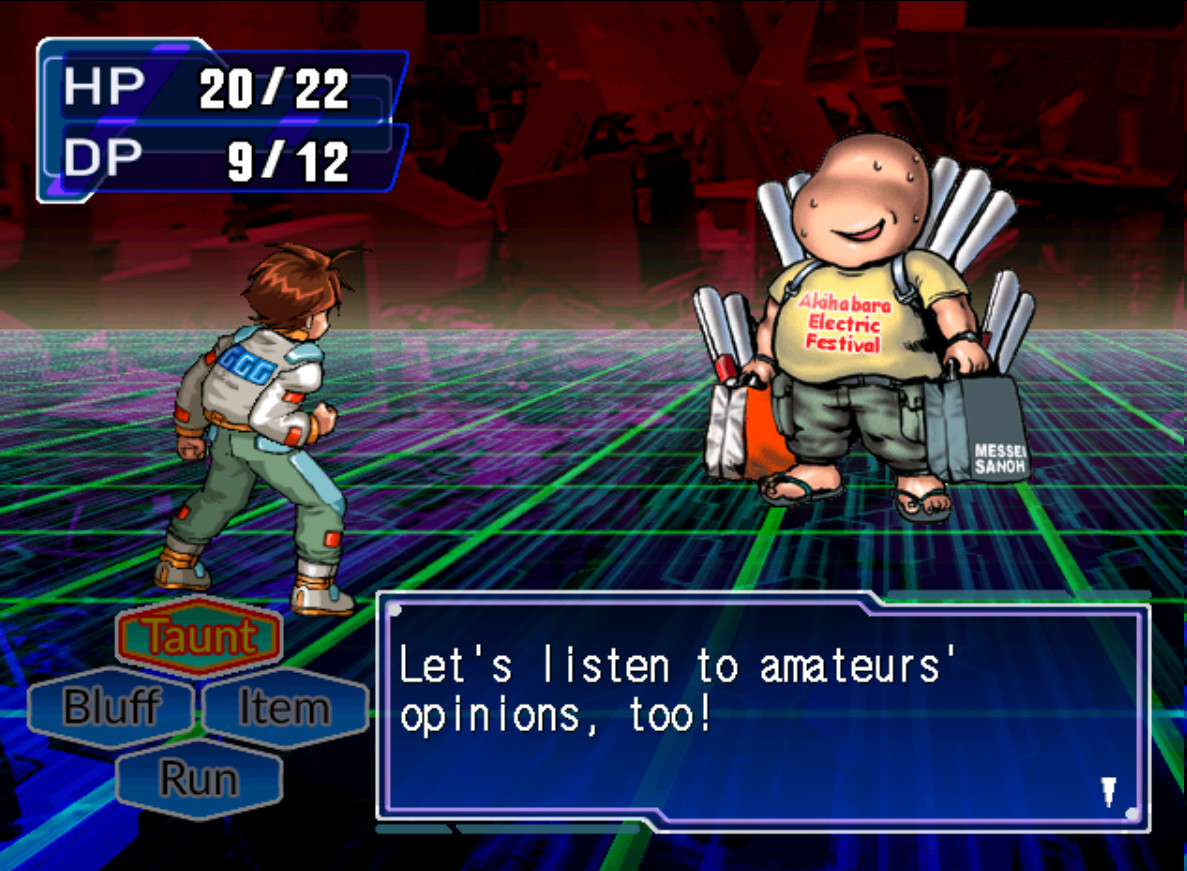
Task: Open the Item menu
Action: point(285,707)
